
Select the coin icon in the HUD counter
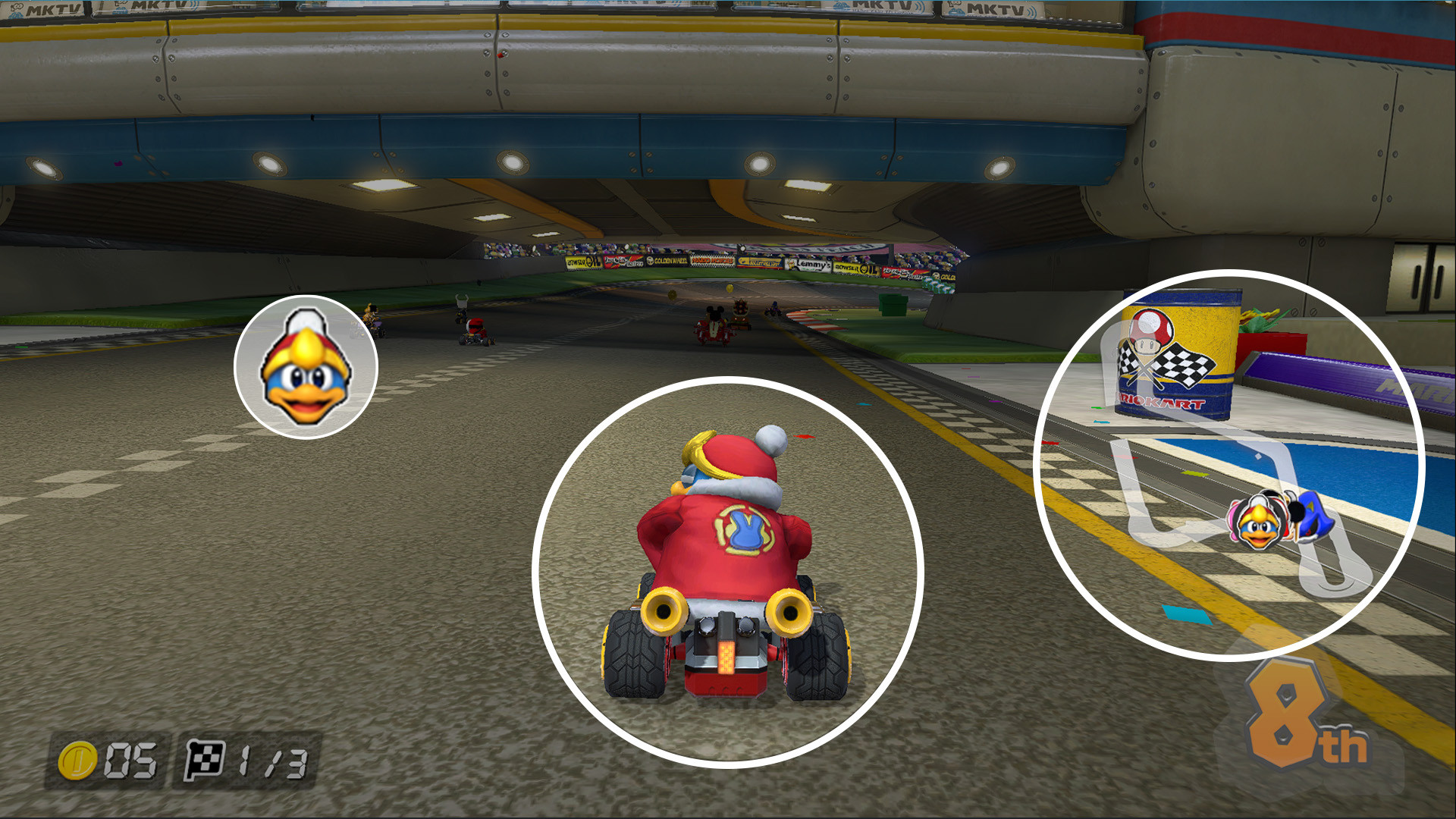pos(79,758)
